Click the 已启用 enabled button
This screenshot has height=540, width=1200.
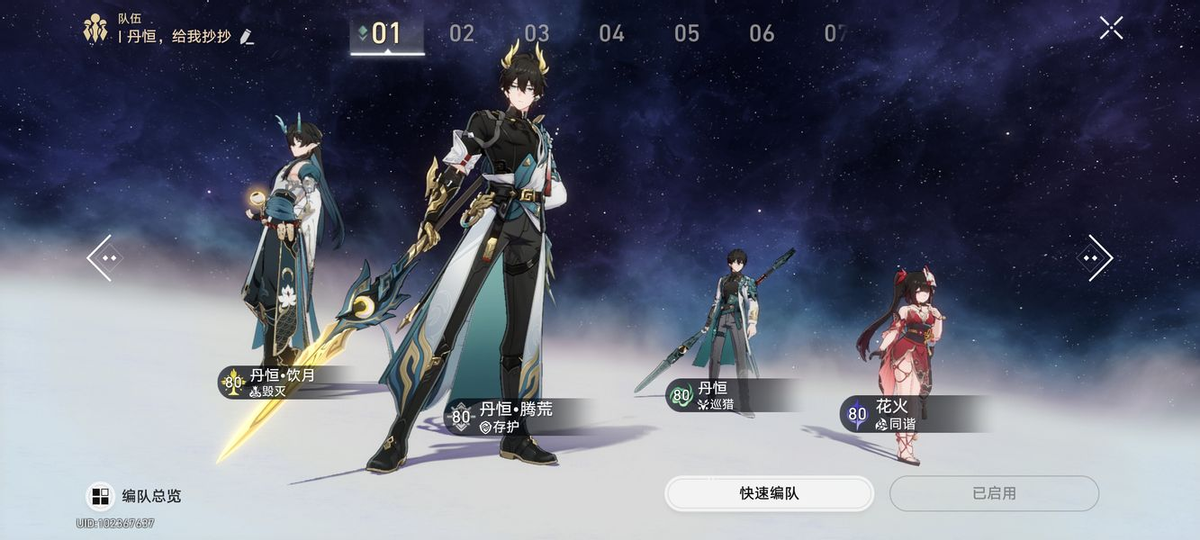(994, 494)
